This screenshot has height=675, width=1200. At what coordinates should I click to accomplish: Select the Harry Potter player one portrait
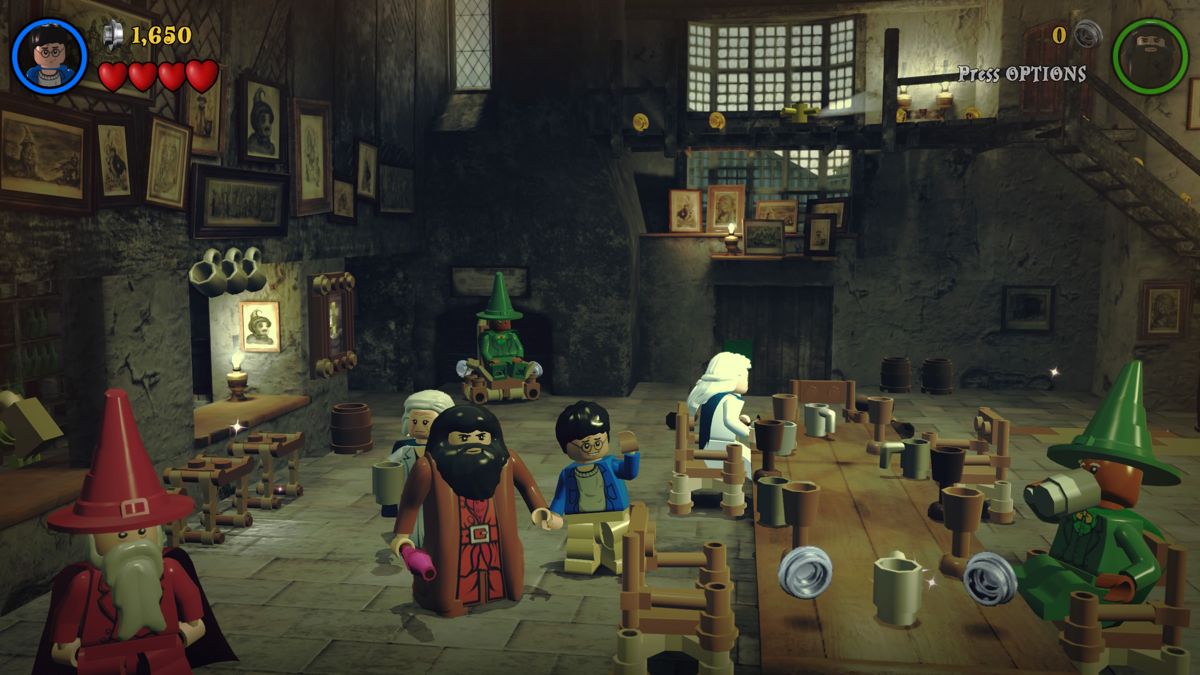click(x=49, y=56)
